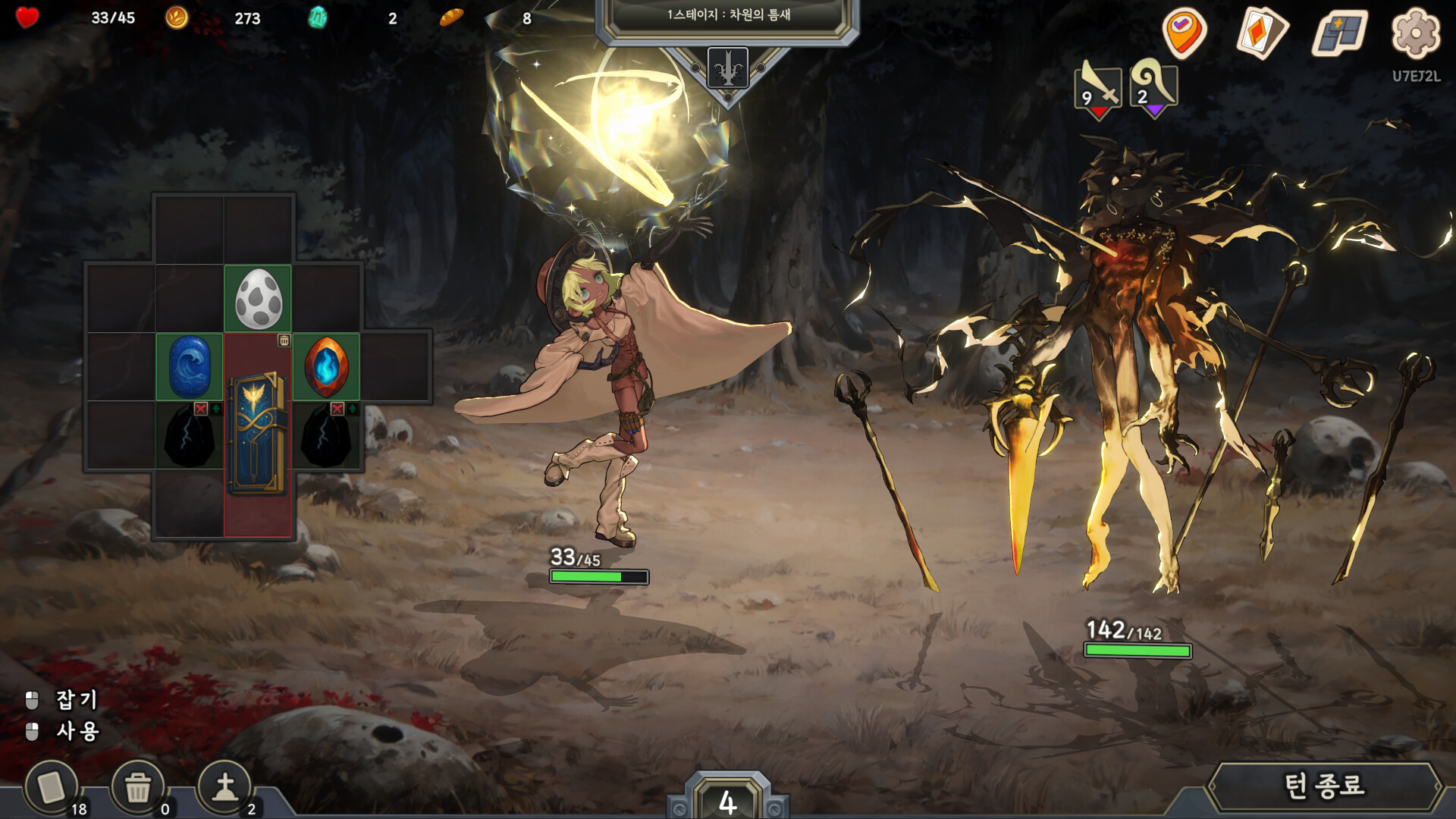Inspect the enemy purple swirl intent
This screenshot has width=1456, height=819.
coord(1153,89)
